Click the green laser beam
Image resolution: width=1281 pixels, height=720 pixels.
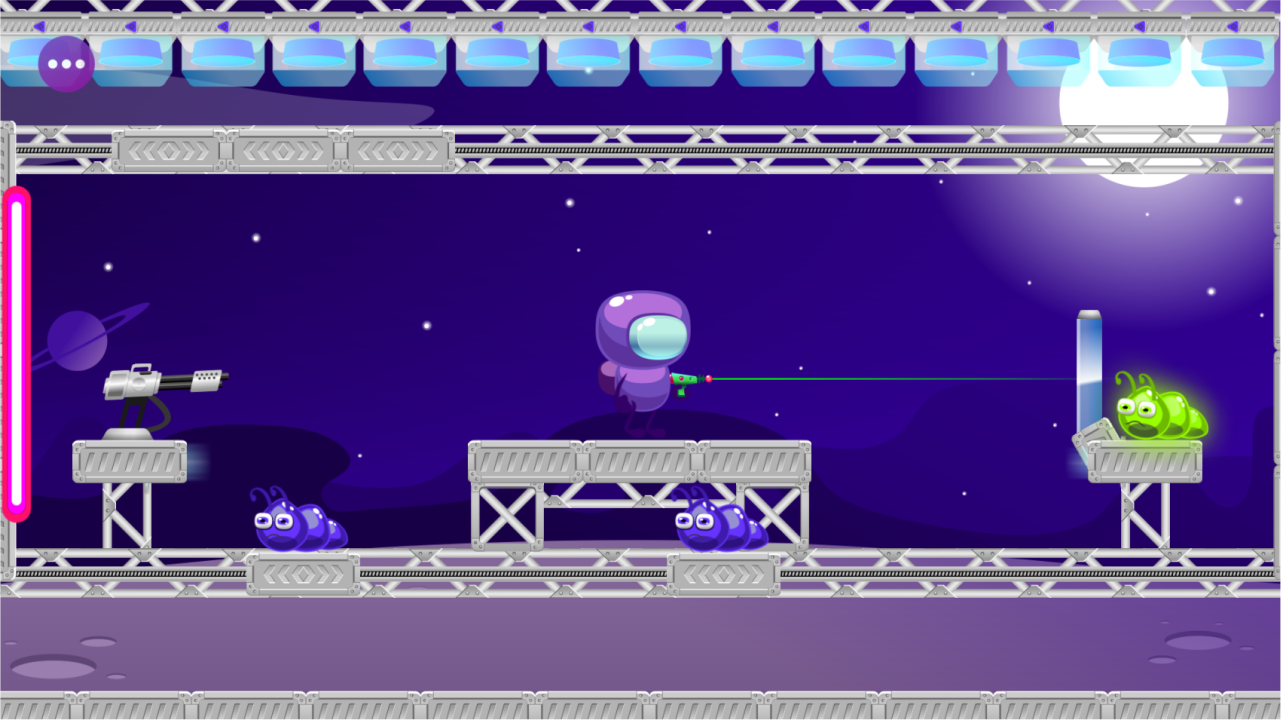(x=890, y=379)
